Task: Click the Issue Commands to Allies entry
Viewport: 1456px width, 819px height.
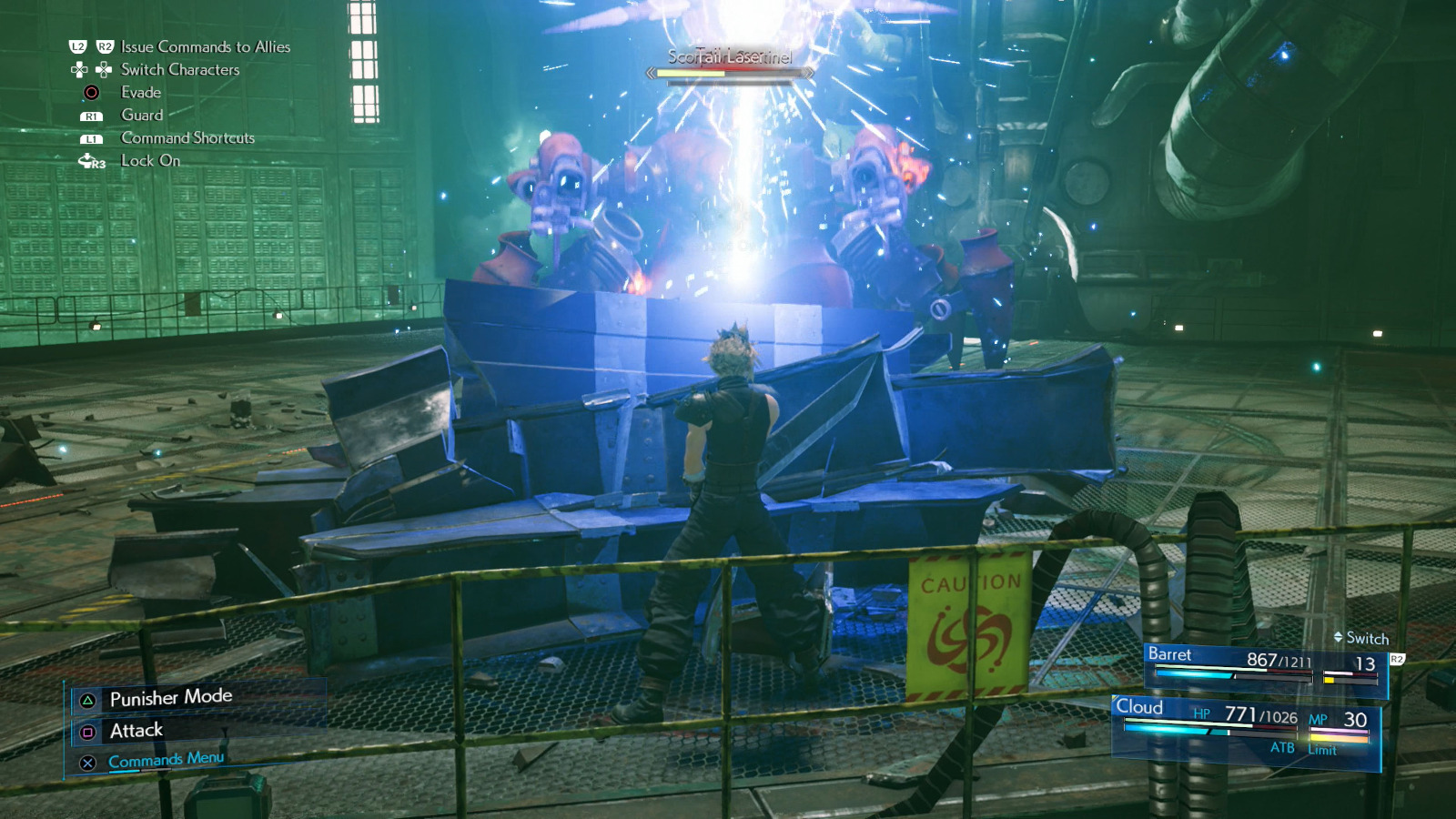Action: (x=207, y=45)
